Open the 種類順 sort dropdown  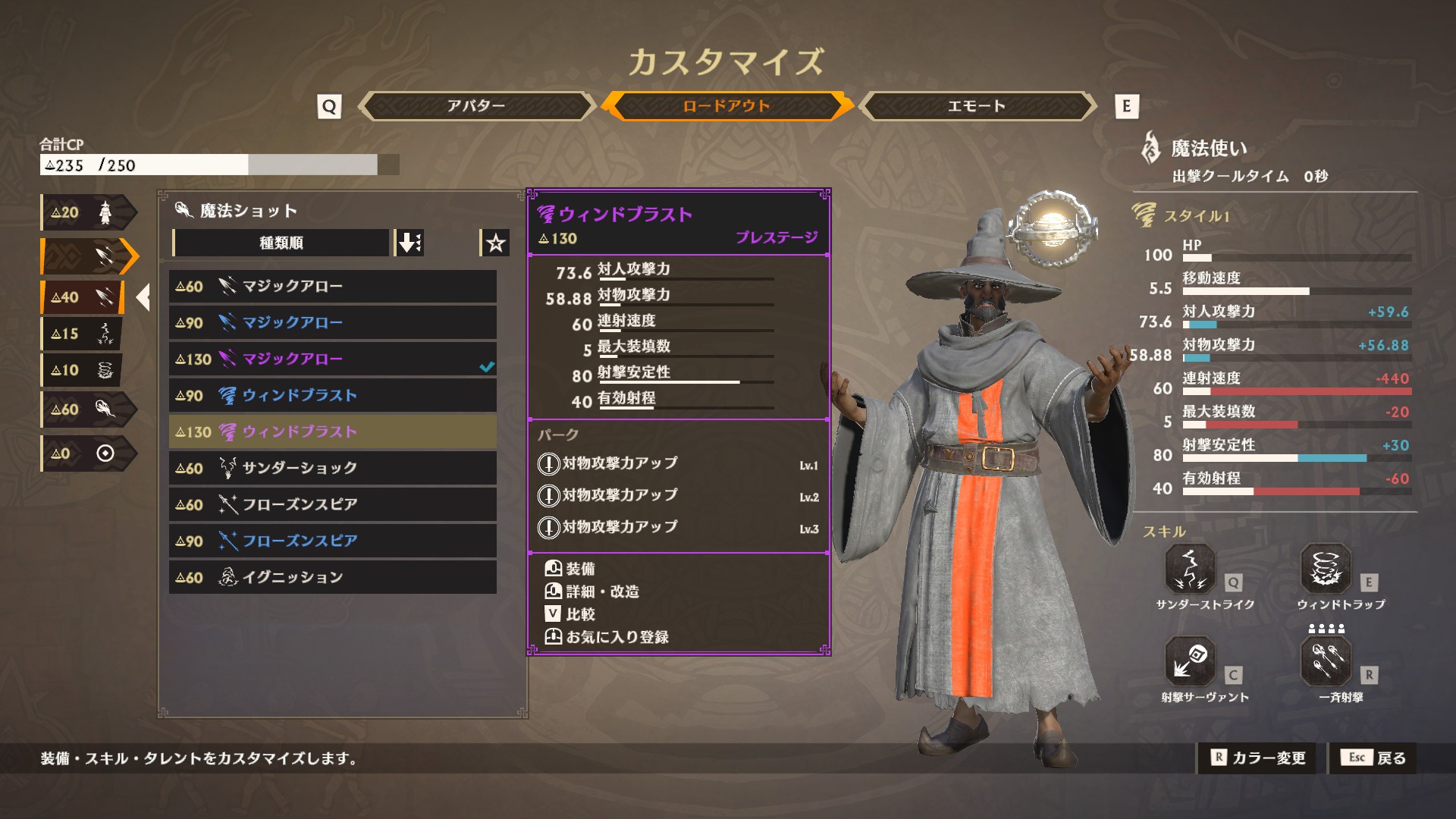281,243
